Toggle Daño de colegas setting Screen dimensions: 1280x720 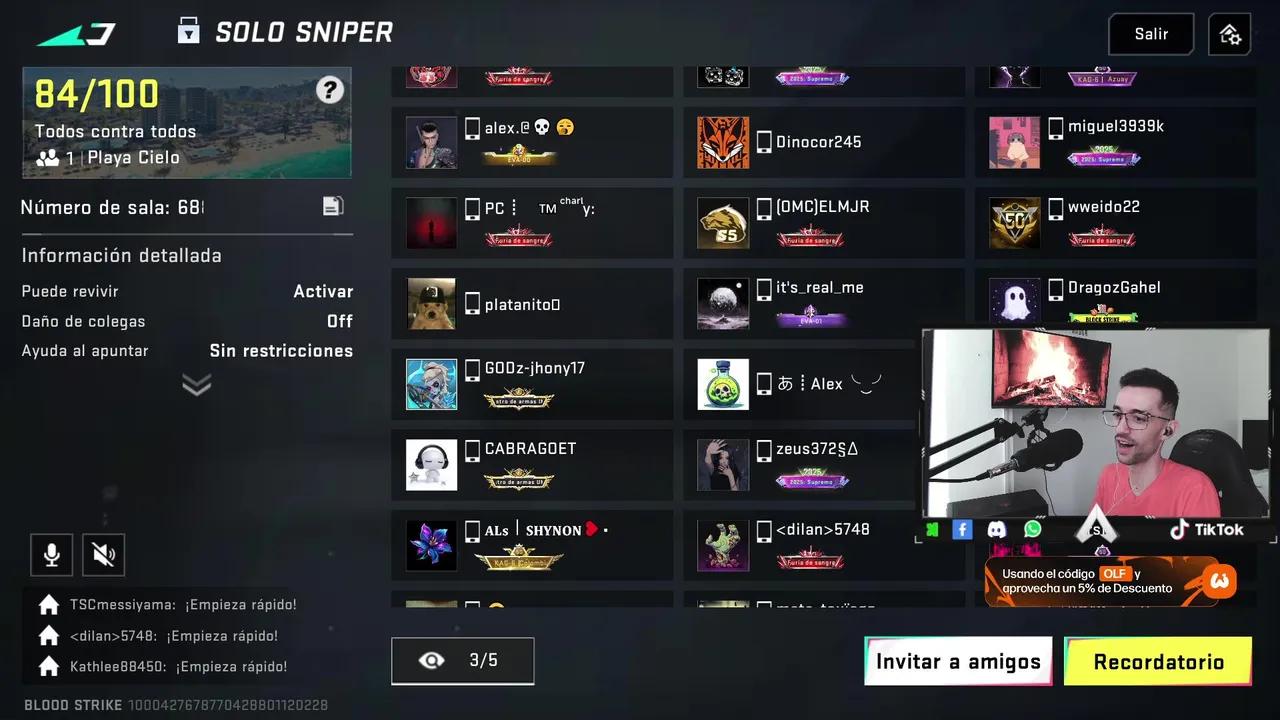pos(339,321)
